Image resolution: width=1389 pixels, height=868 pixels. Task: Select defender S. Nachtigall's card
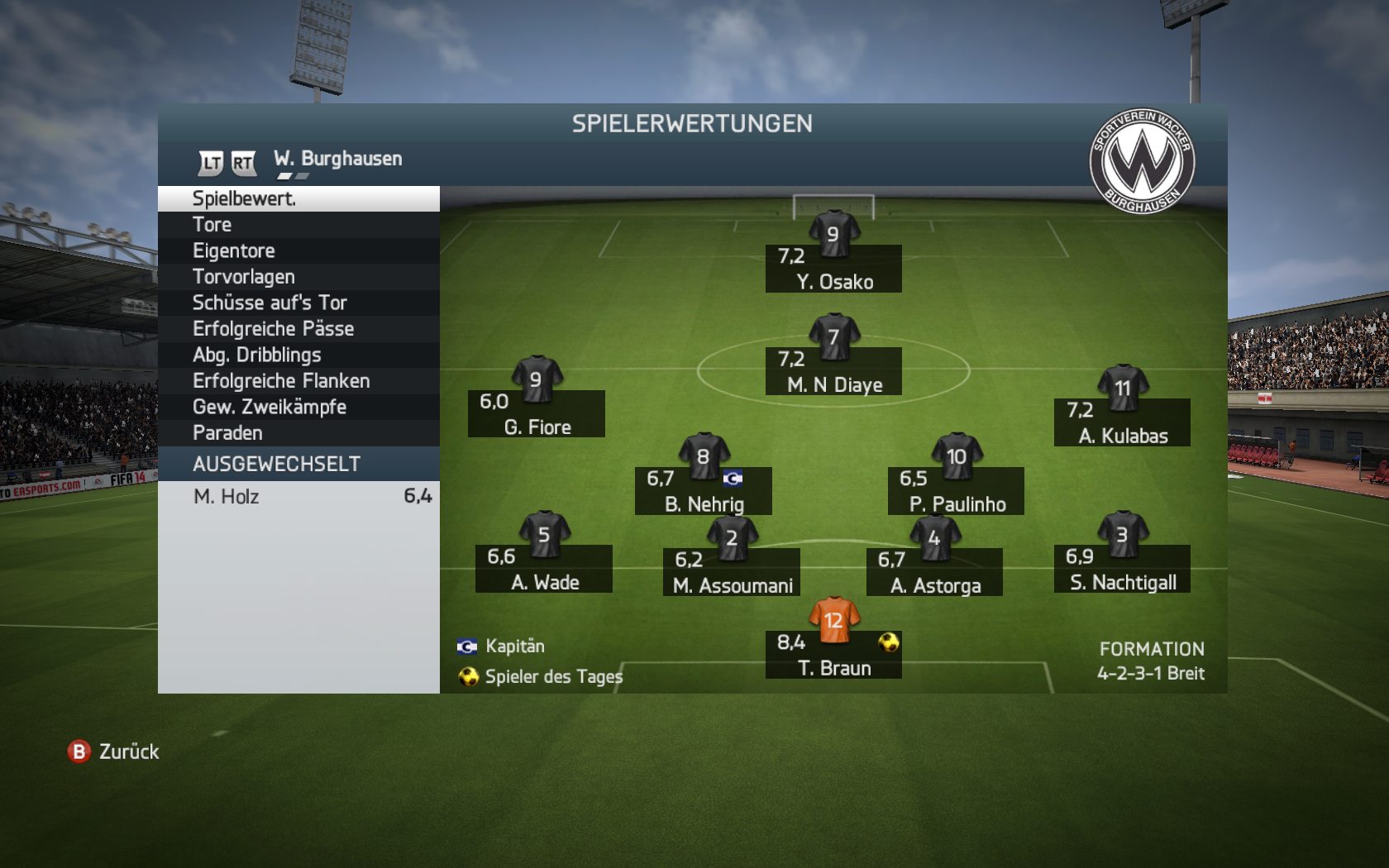[x=1122, y=569]
